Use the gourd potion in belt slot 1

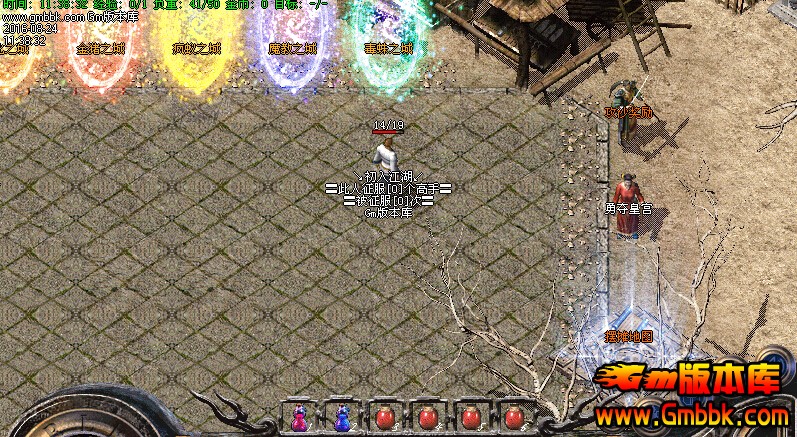point(299,417)
